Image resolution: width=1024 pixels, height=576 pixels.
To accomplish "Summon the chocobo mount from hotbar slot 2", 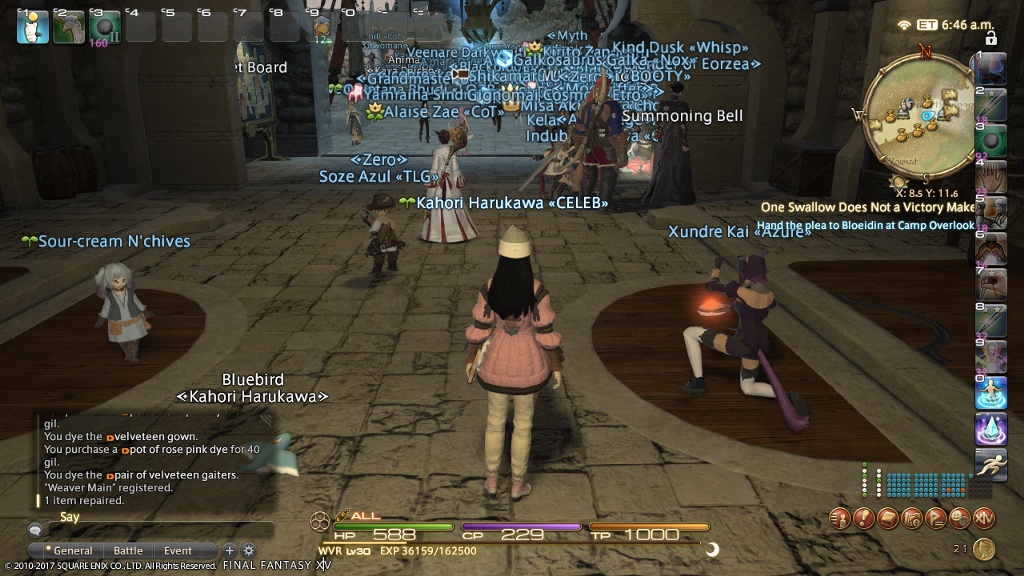I will coord(68,26).
